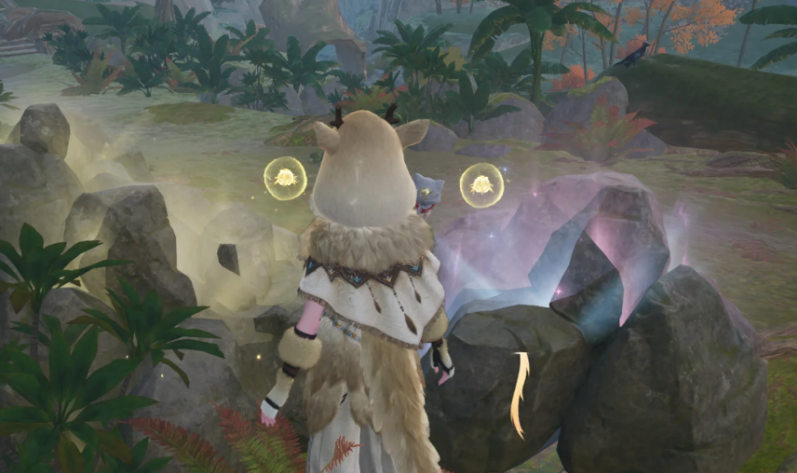Select the gathering marker above the yellow glowing rocks
The height and width of the screenshot is (473, 797).
point(285,178)
